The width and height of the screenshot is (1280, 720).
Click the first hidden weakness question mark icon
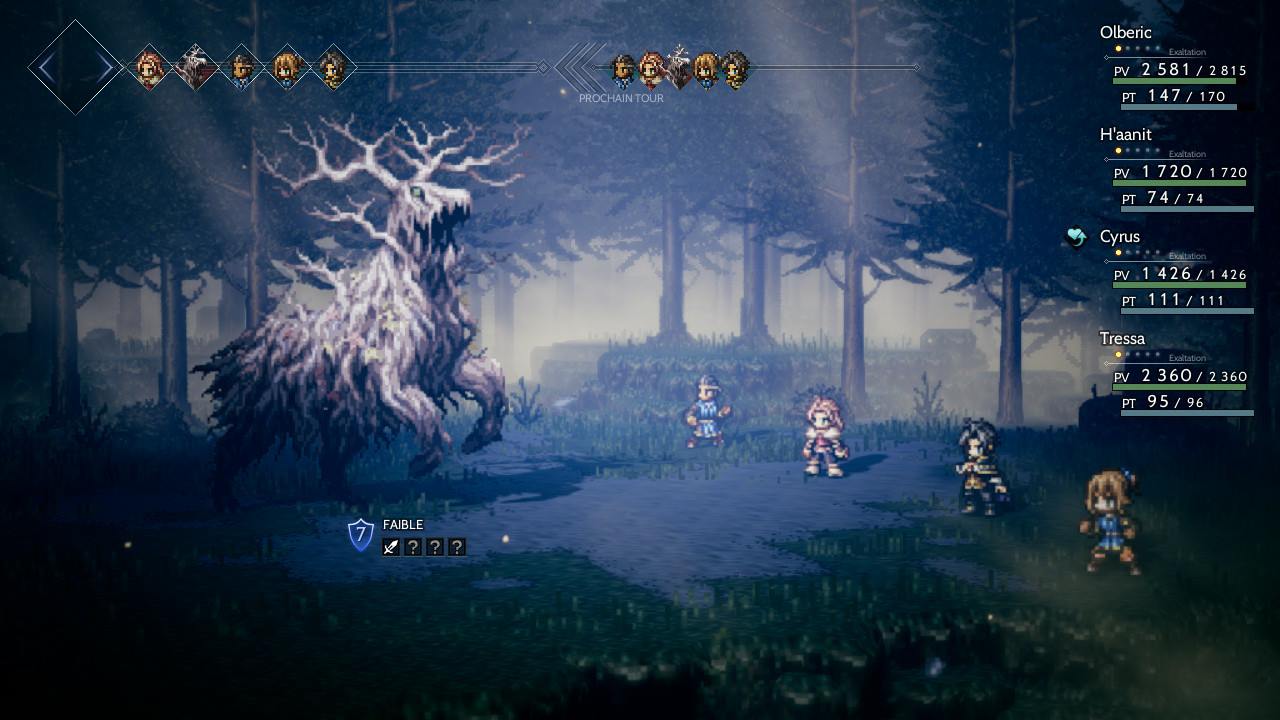[x=411, y=546]
